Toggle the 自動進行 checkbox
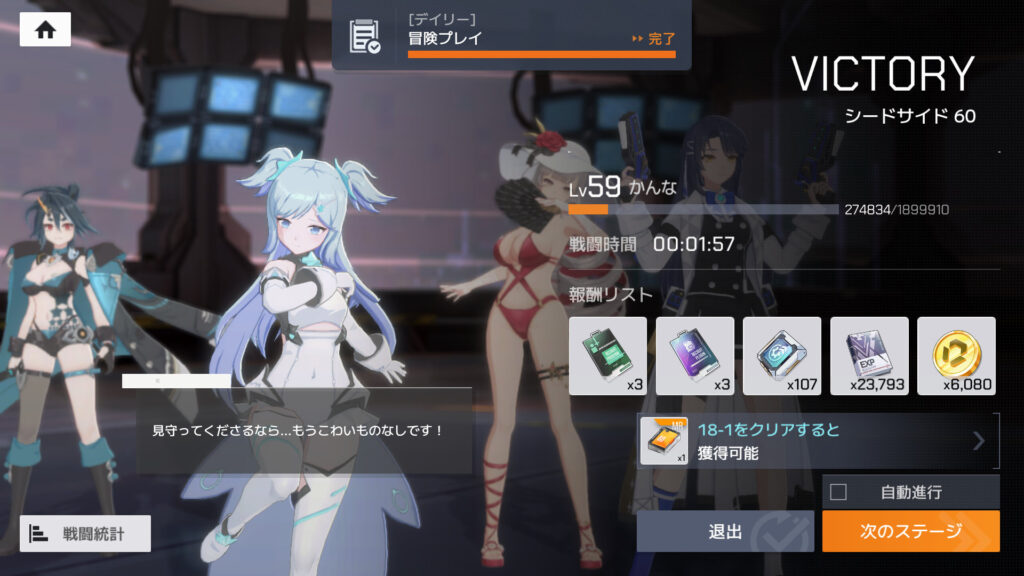1024x576 pixels. coord(839,492)
